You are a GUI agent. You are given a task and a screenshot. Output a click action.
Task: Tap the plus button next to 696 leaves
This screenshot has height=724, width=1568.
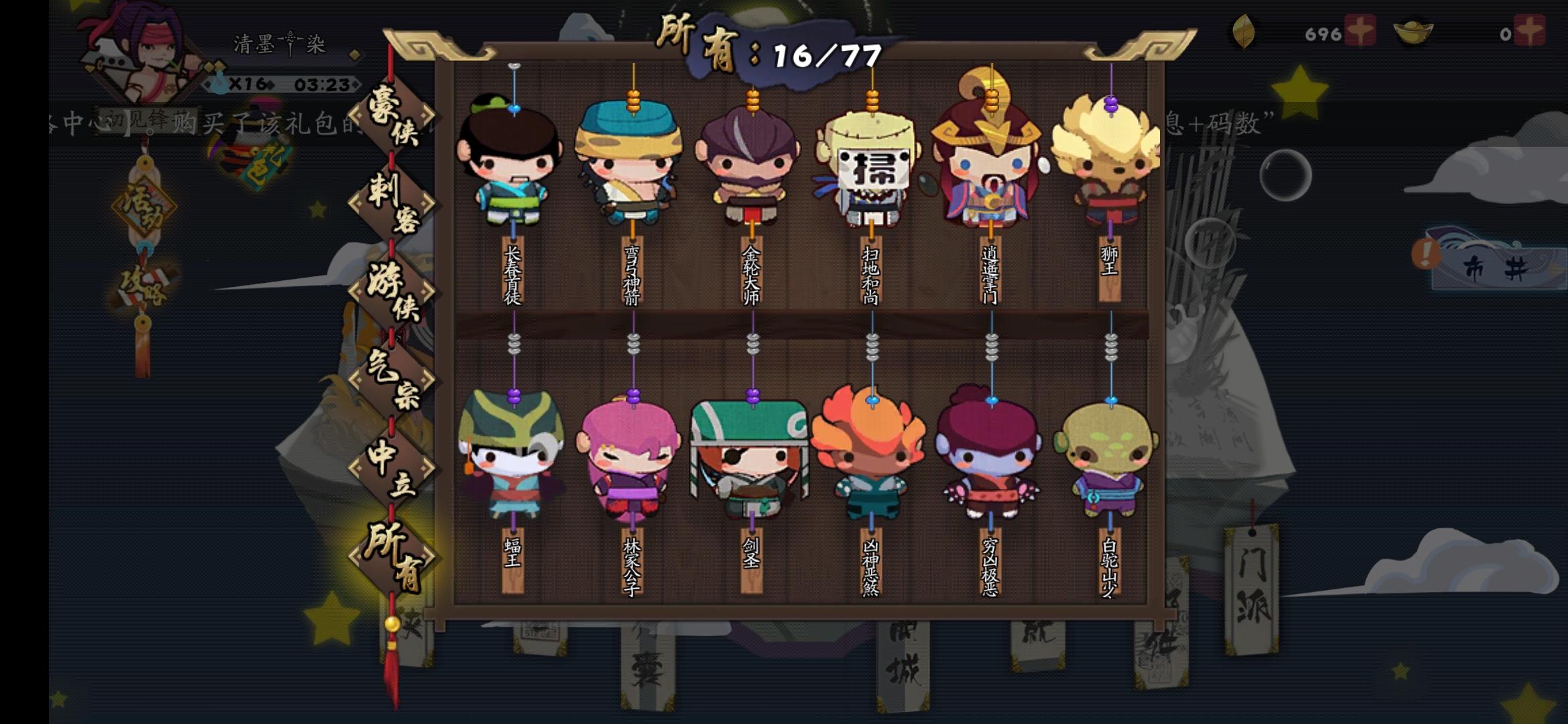coord(1359,29)
